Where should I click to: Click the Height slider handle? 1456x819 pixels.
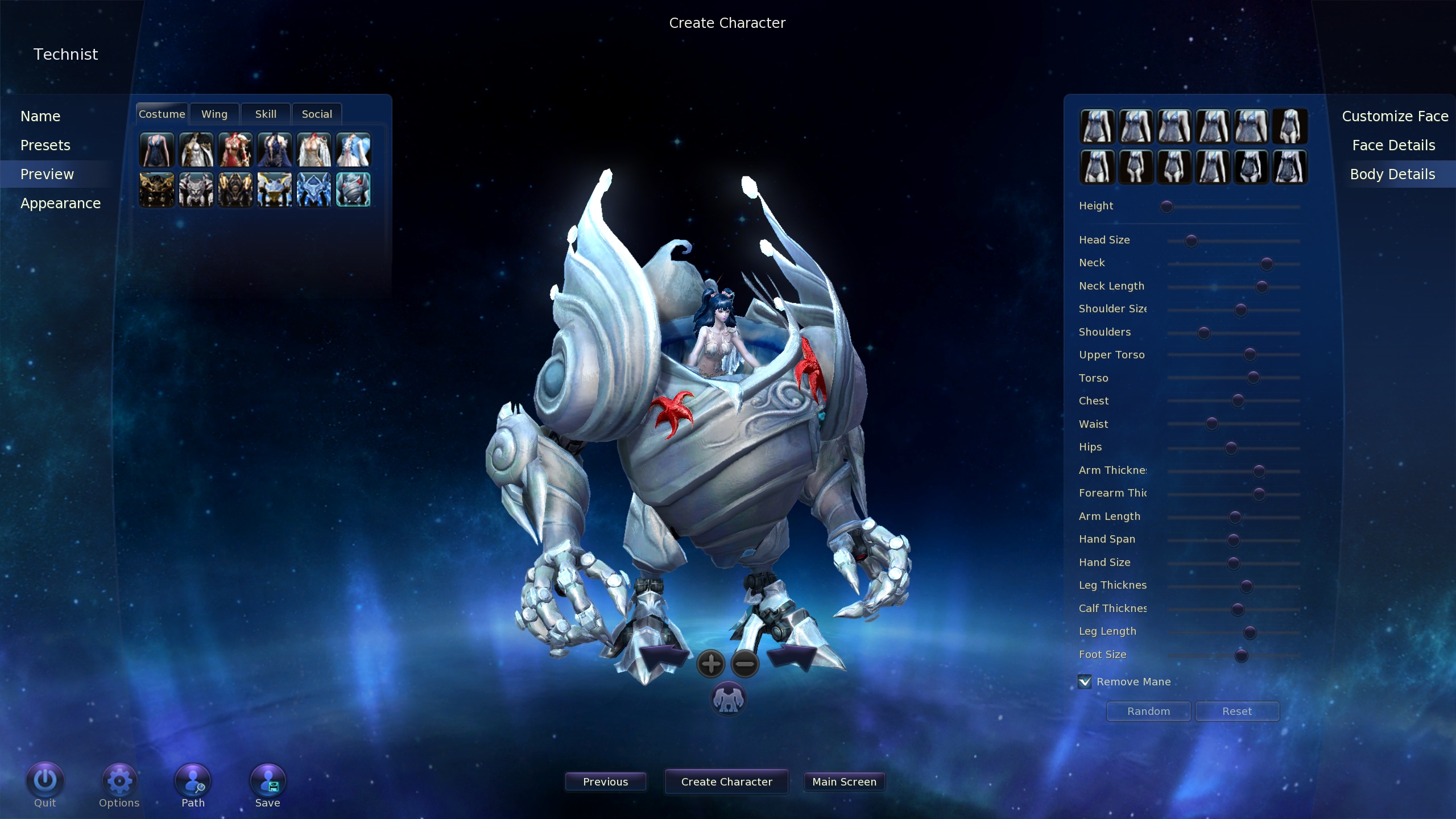click(x=1167, y=207)
